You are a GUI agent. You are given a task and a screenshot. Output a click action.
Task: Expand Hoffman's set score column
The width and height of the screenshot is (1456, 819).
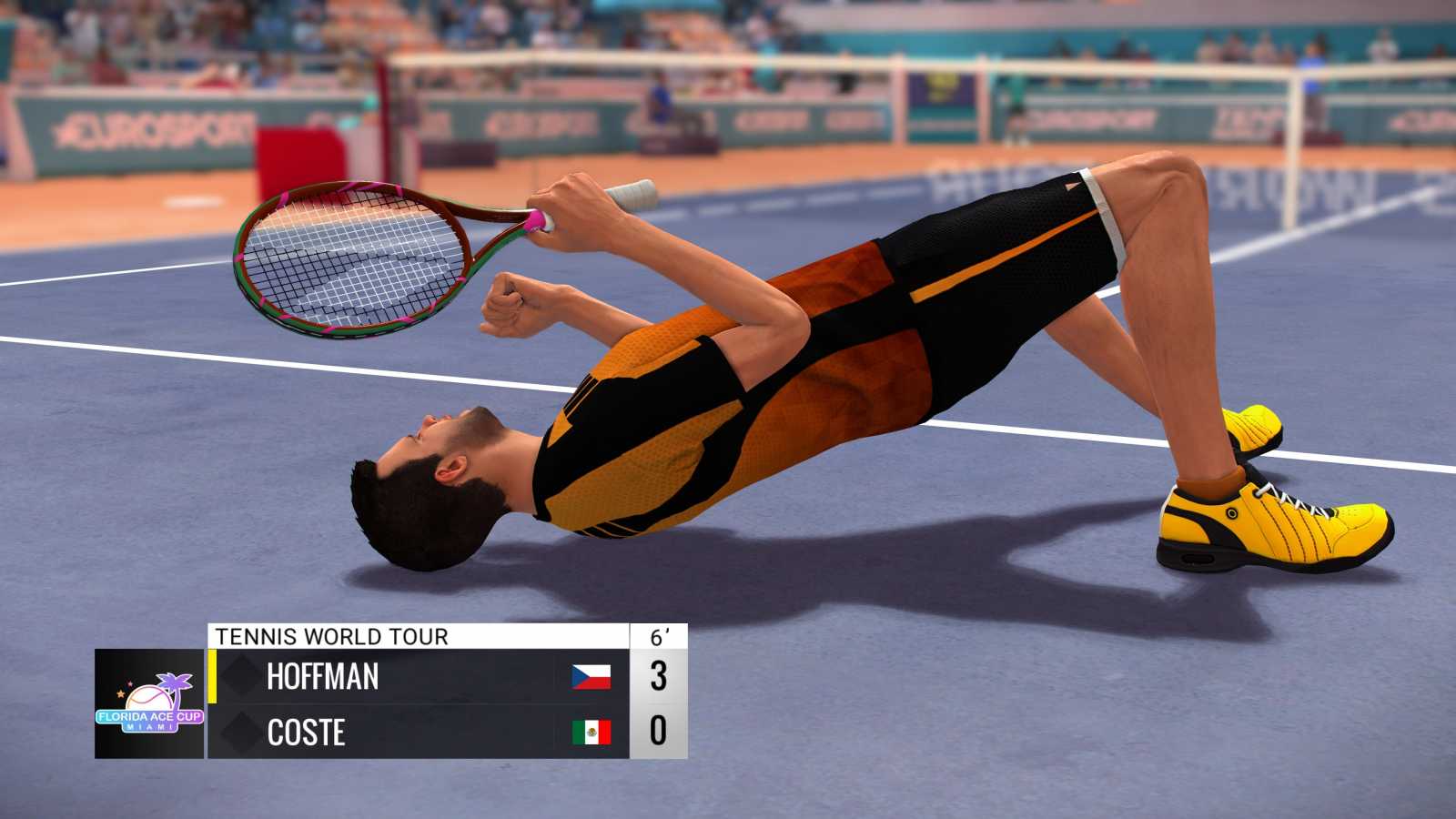point(659,677)
